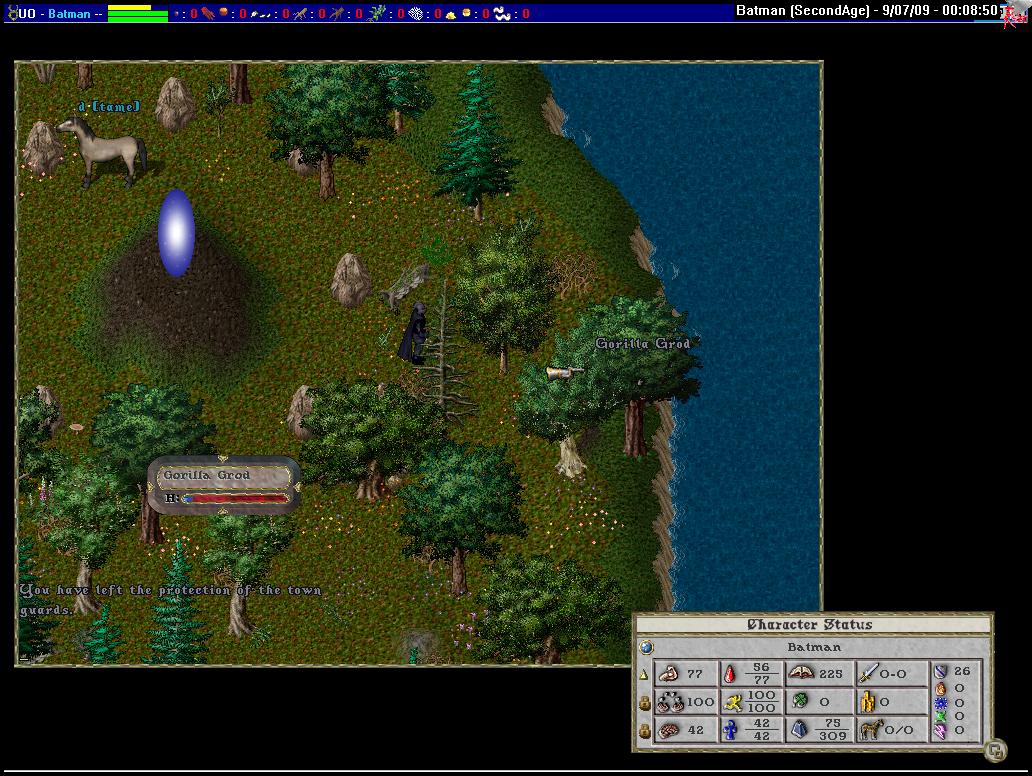Click the UO window icon in title bar
Screen dimensions: 1032x776
click(x=13, y=13)
